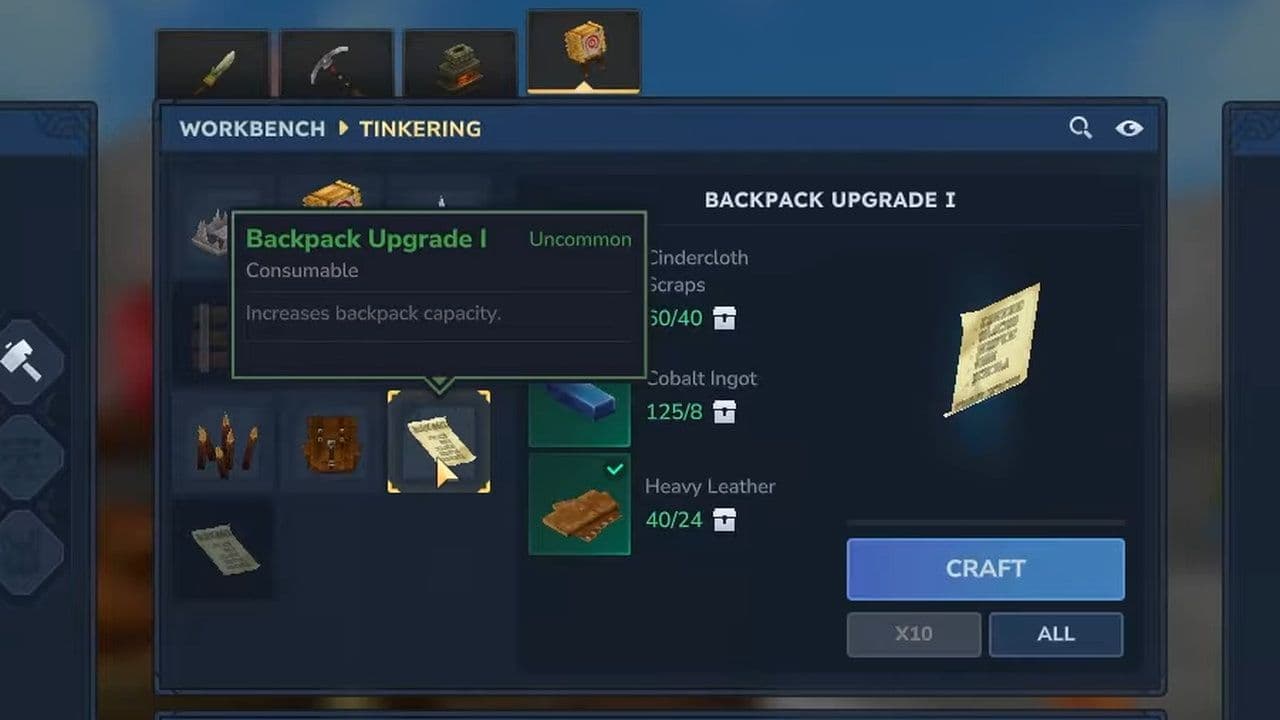Click the green checkmark on Heavy Leather

click(616, 469)
